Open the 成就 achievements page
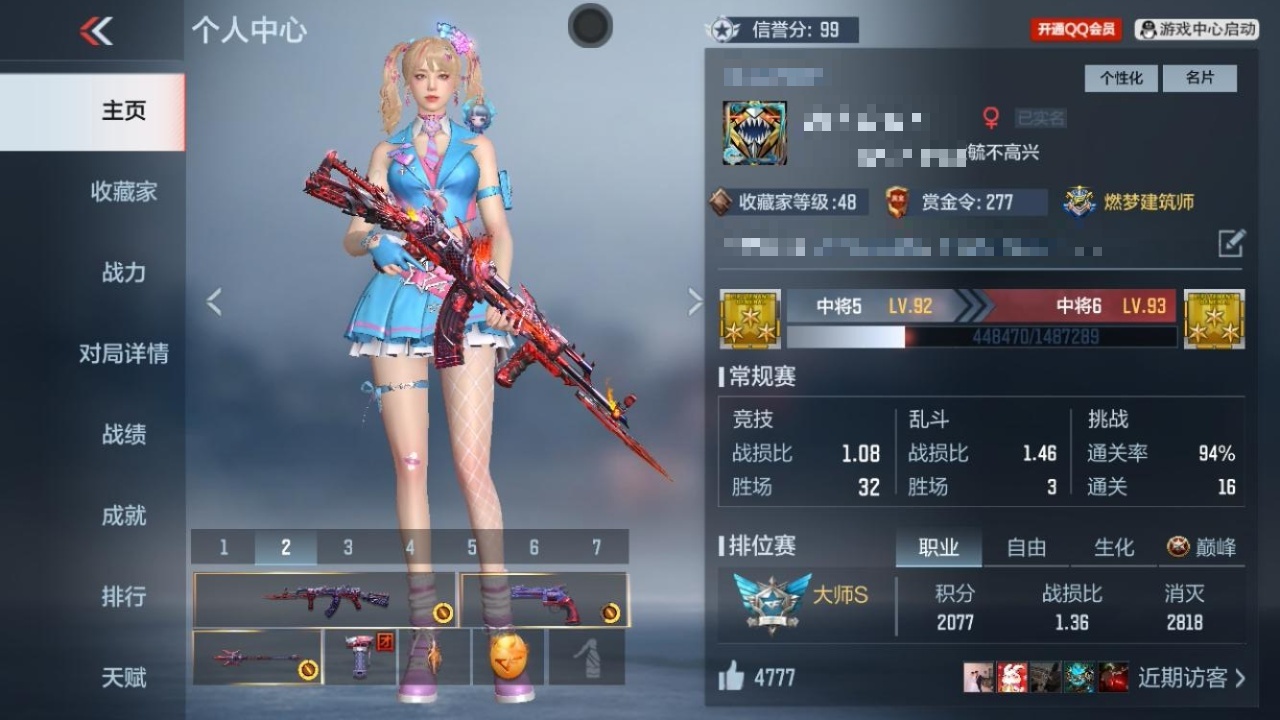Viewport: 1280px width, 720px height. [x=123, y=515]
